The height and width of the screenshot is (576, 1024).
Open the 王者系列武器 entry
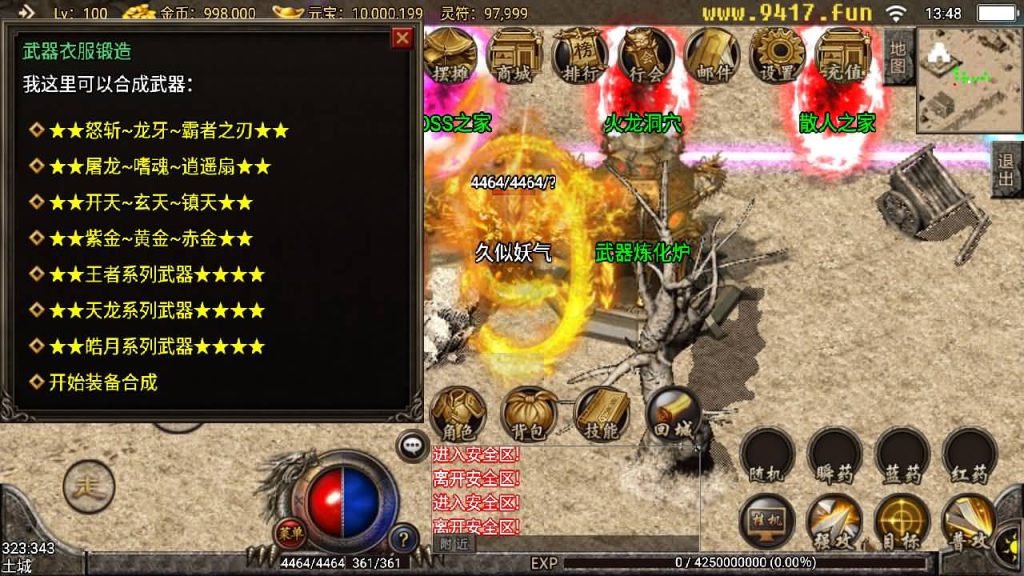point(148,274)
